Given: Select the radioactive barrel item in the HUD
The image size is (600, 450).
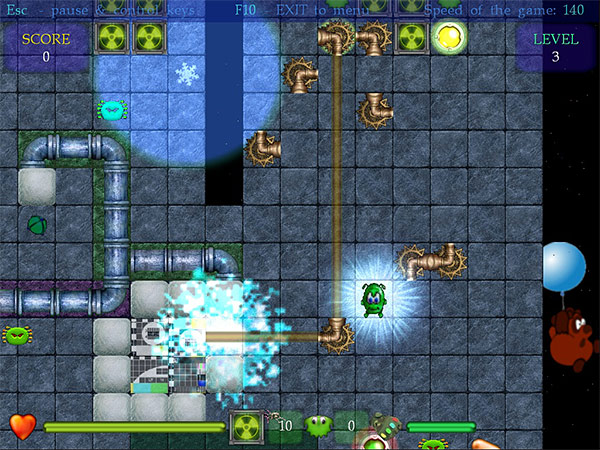Looking at the screenshot, I should [246, 427].
